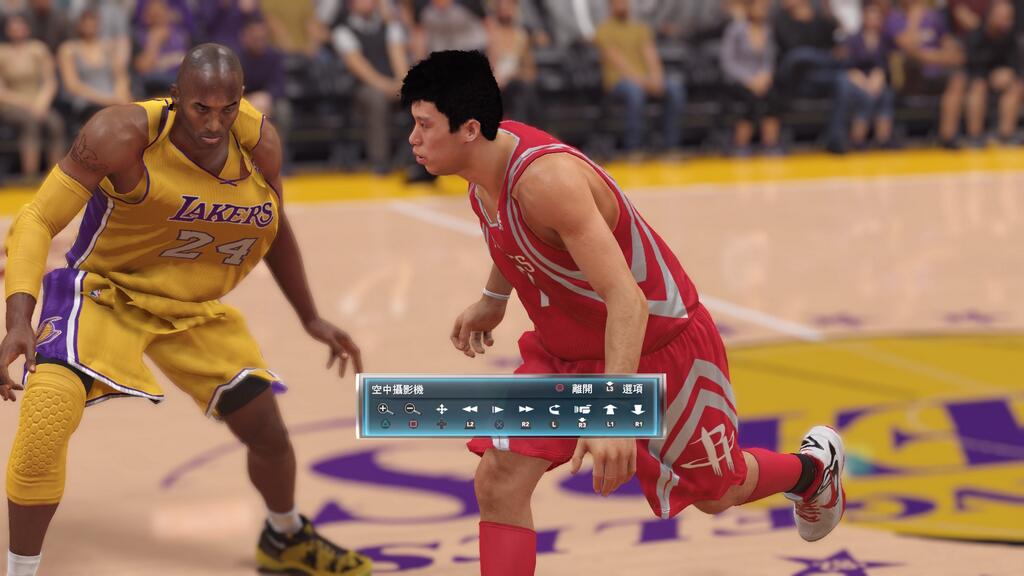The width and height of the screenshot is (1024, 576).
Task: Activate the curved-arrow rotate camera icon
Action: tap(554, 409)
